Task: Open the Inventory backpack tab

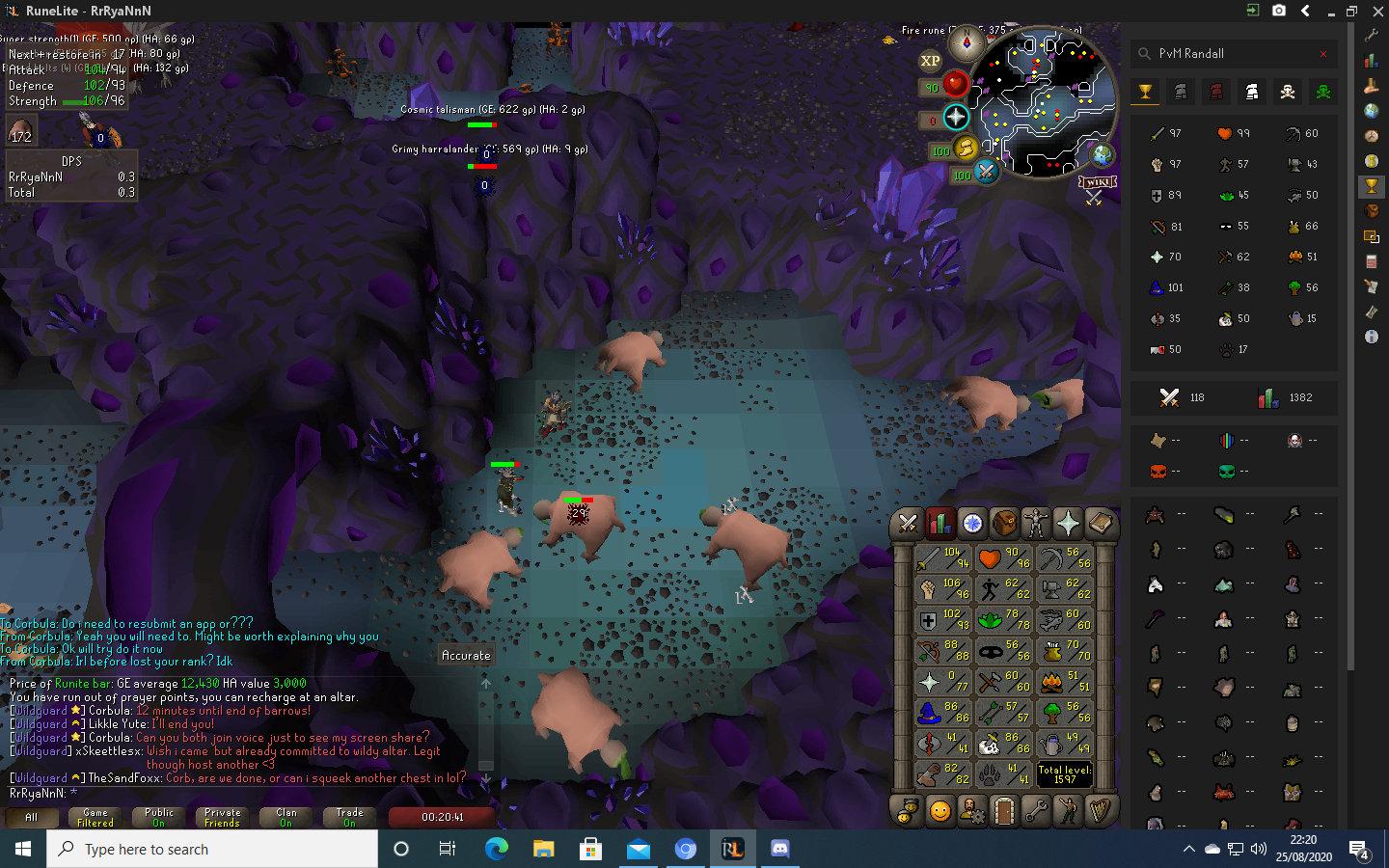Action: pyautogui.click(x=1004, y=523)
